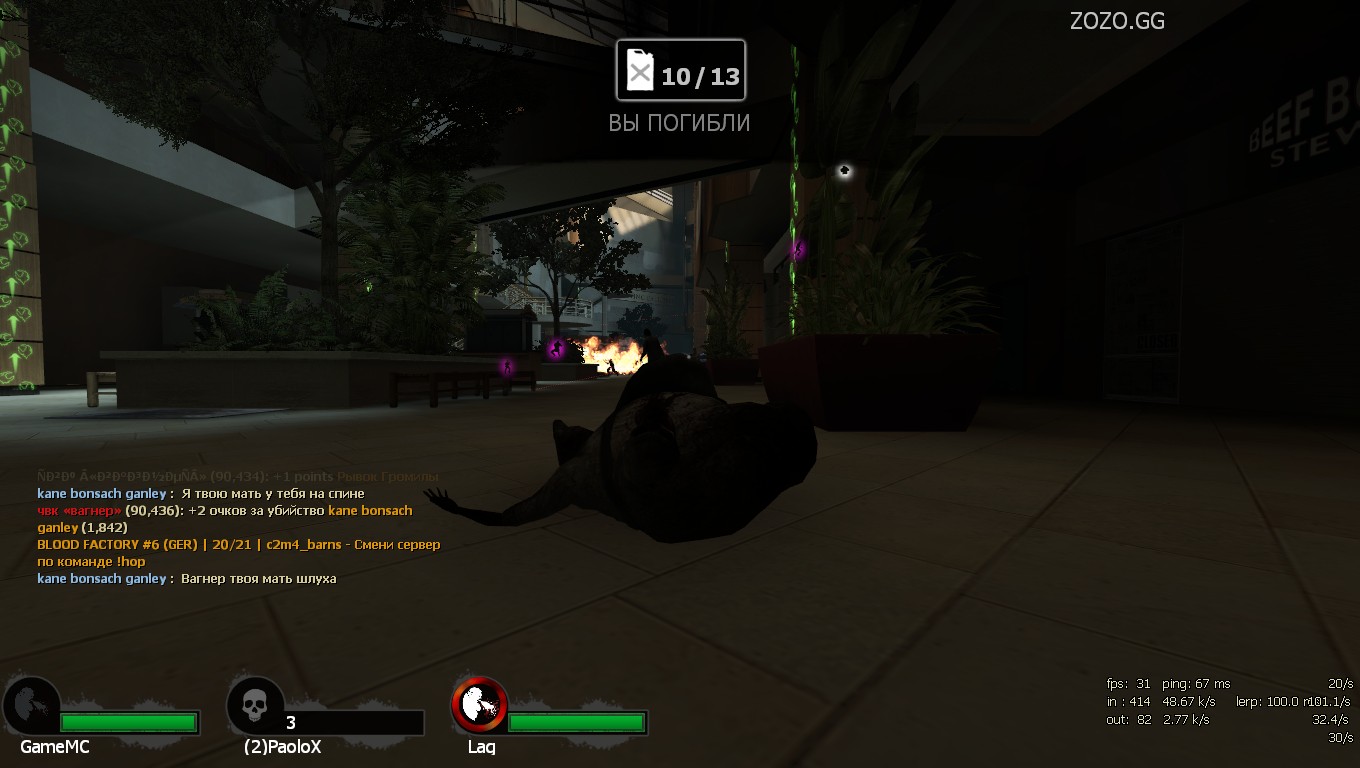
Task: Select GameMC's teammate portrait
Action: pos(31,705)
